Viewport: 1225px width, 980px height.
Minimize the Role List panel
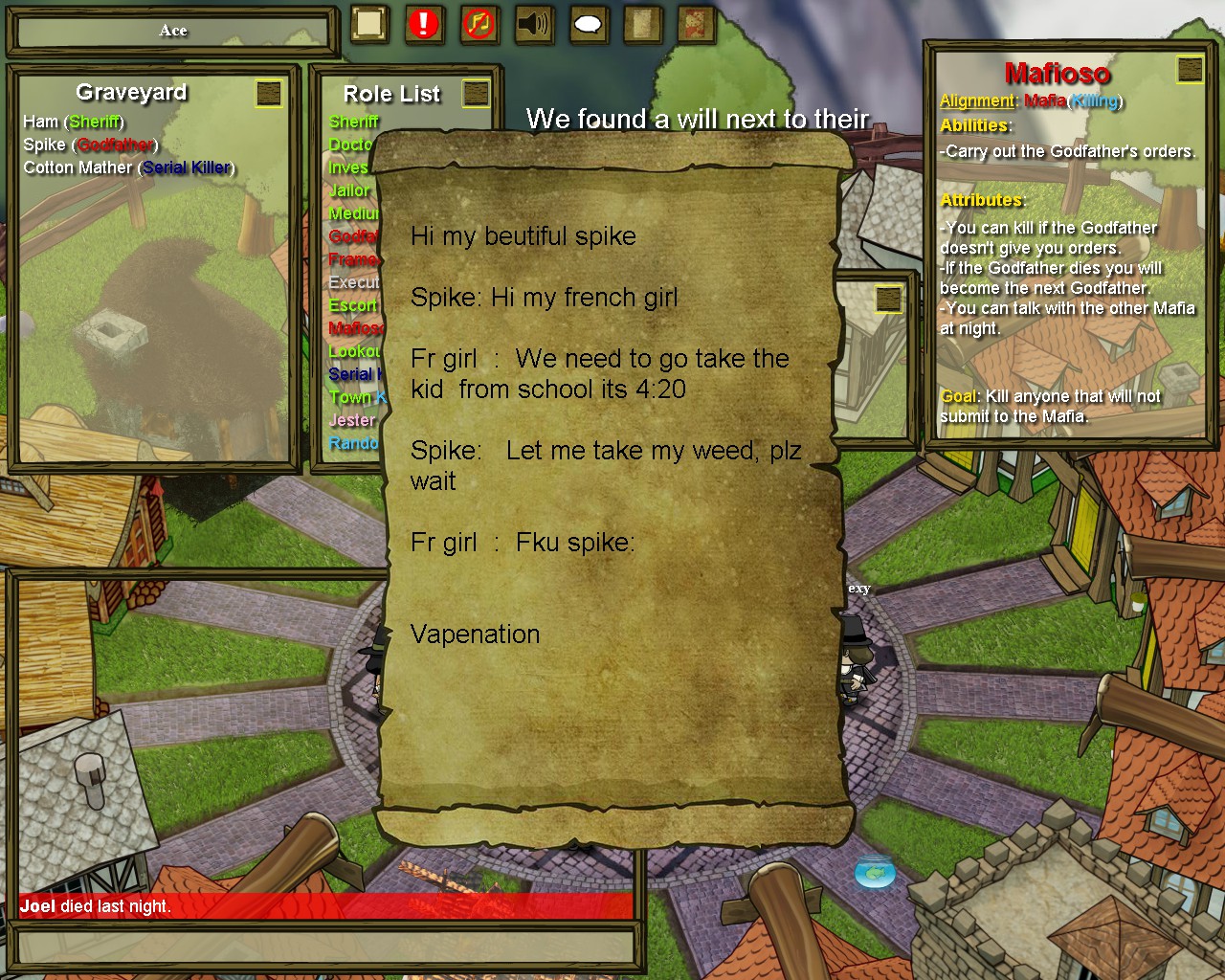(476, 93)
